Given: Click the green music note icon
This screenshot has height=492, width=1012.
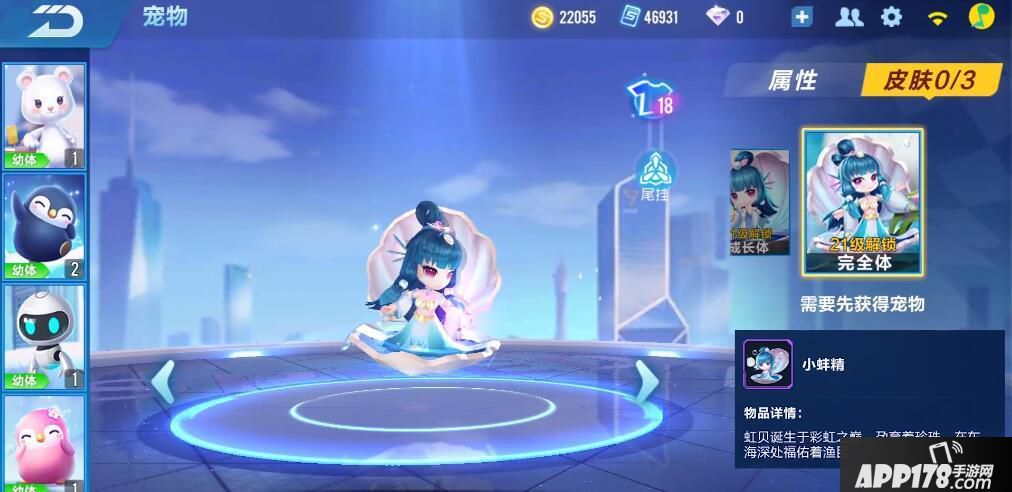Looking at the screenshot, I should (x=981, y=17).
